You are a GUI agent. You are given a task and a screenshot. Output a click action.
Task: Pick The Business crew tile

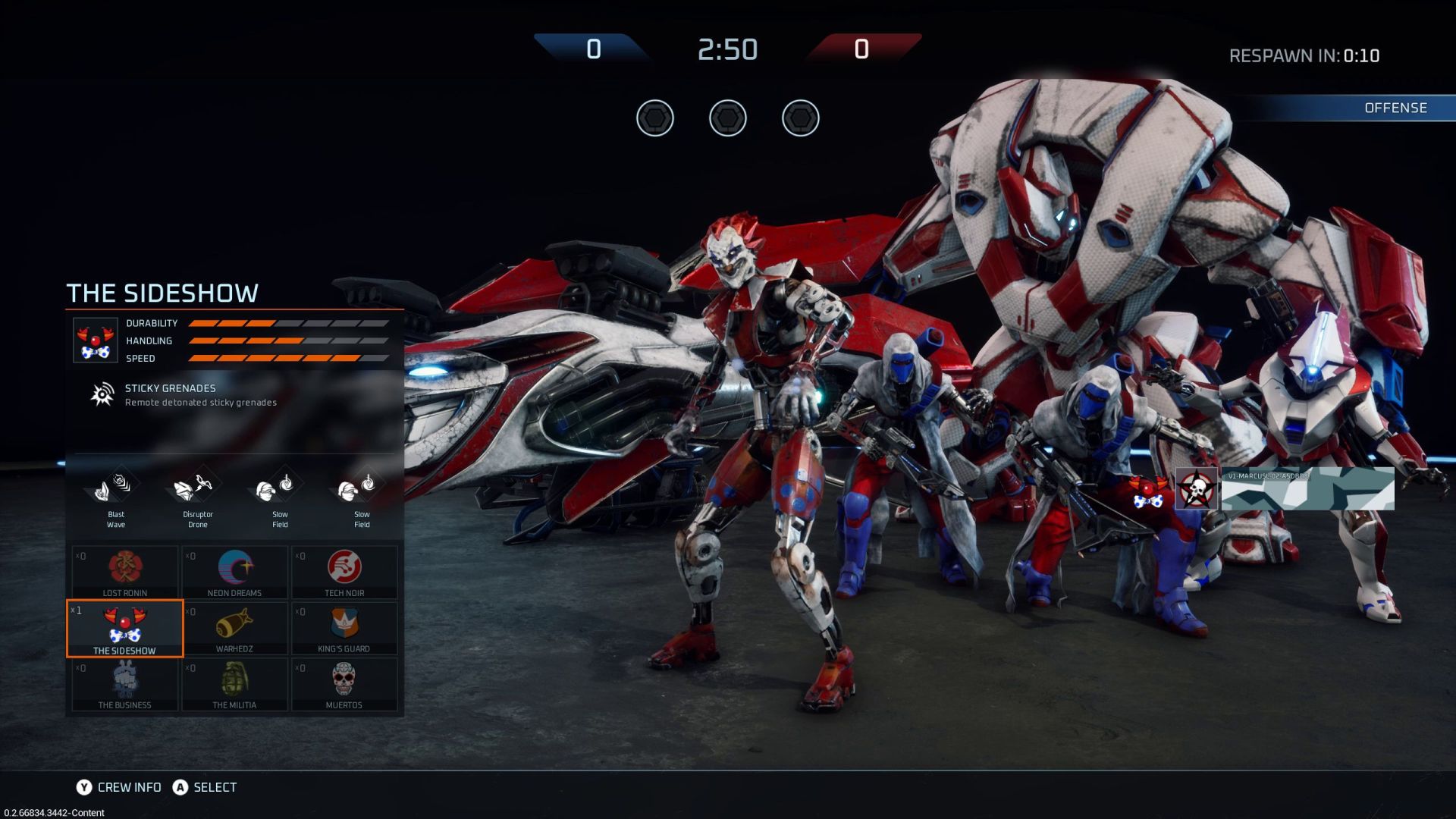point(125,684)
